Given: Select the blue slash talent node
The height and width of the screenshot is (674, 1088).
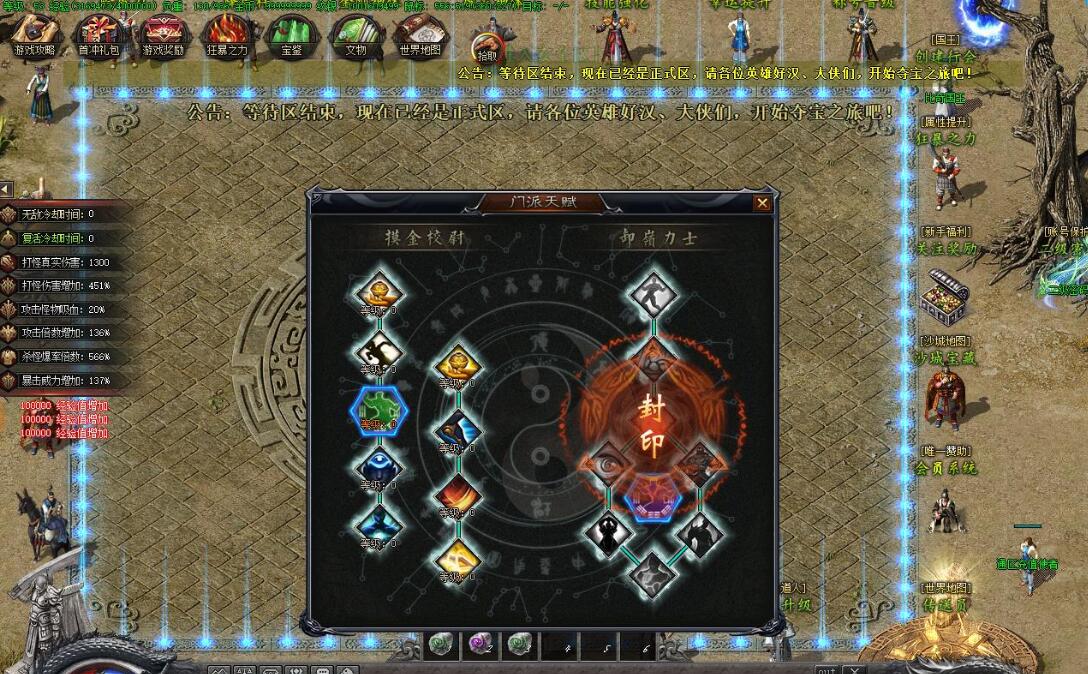Looking at the screenshot, I should tap(458, 432).
